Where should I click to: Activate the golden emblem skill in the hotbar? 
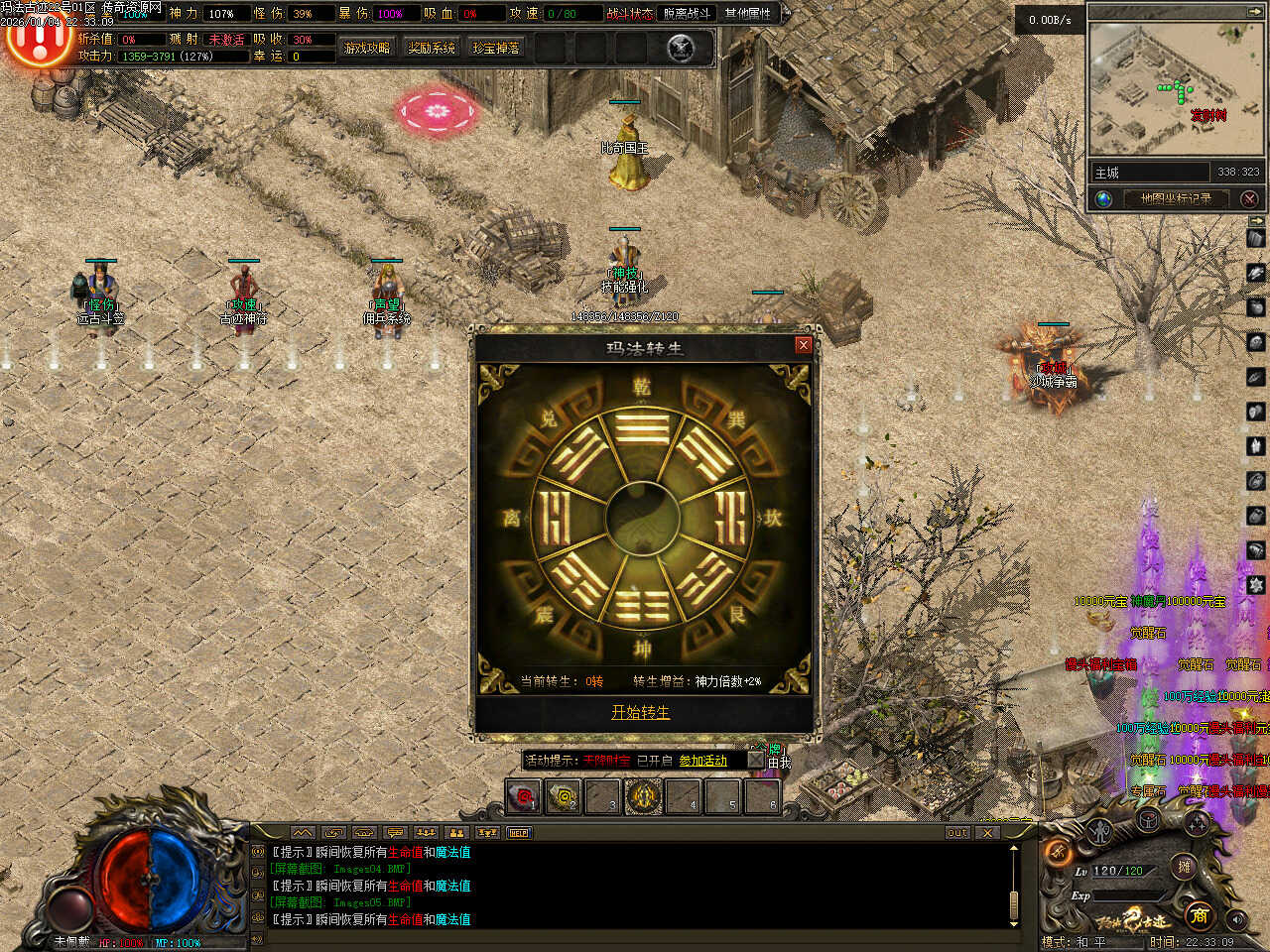(x=643, y=796)
